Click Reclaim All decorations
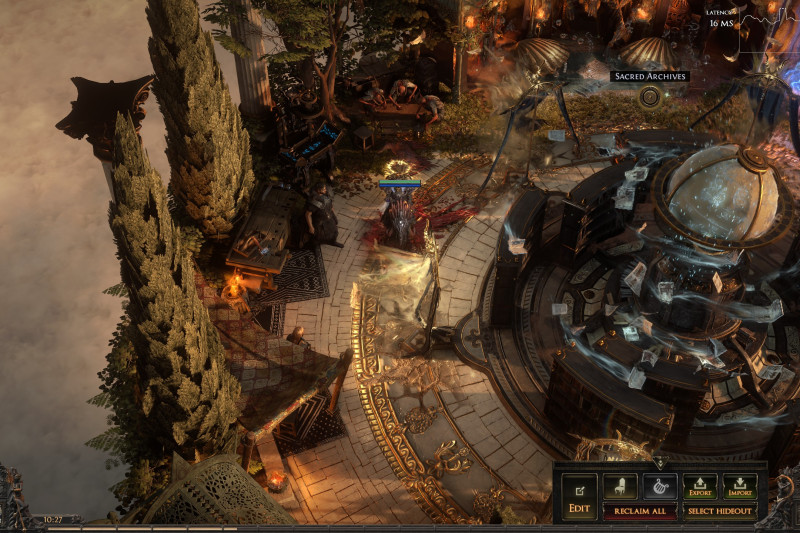The width and height of the screenshot is (800, 533). click(639, 511)
